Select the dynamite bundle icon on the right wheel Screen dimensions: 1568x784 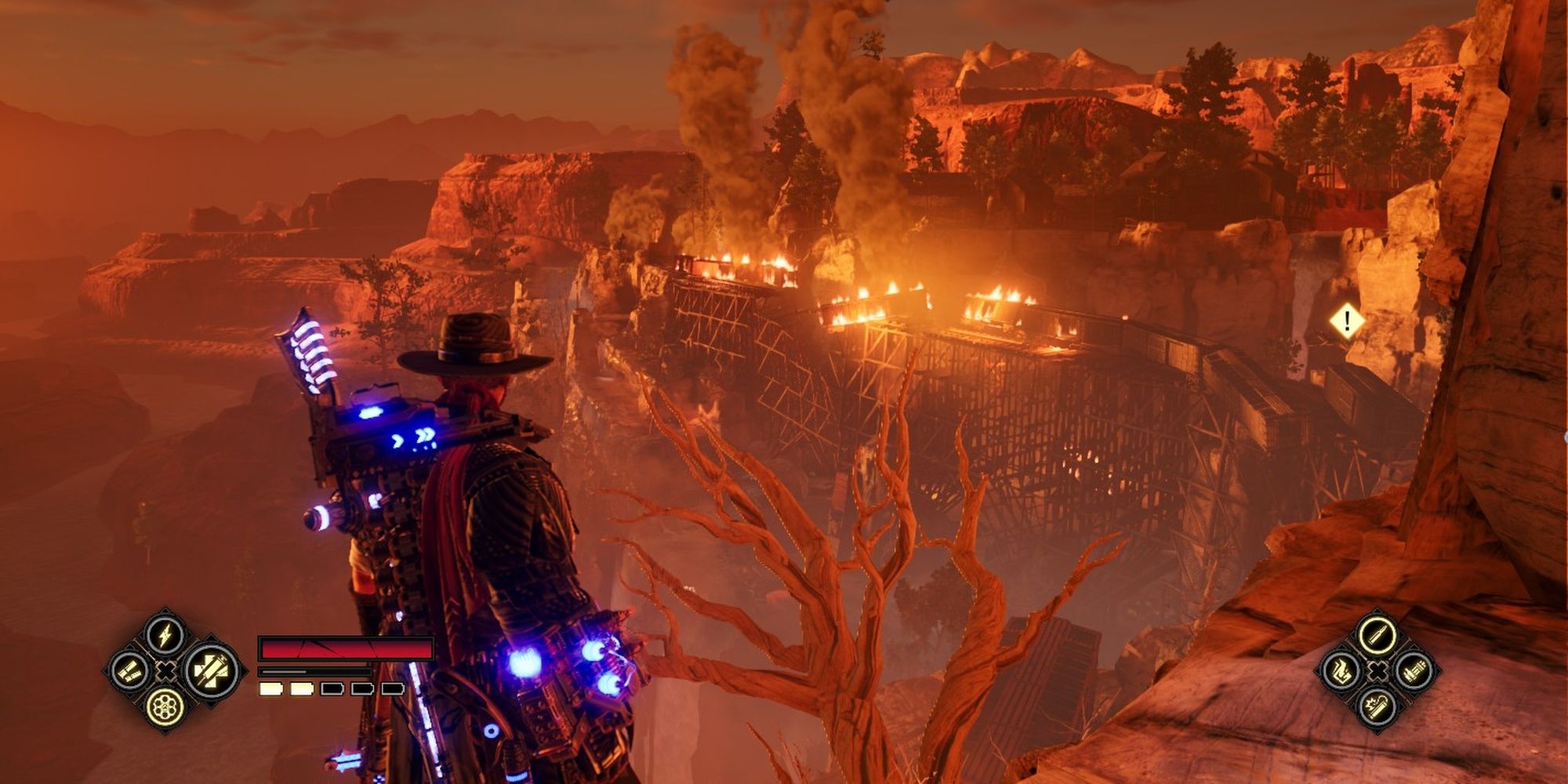(1414, 671)
